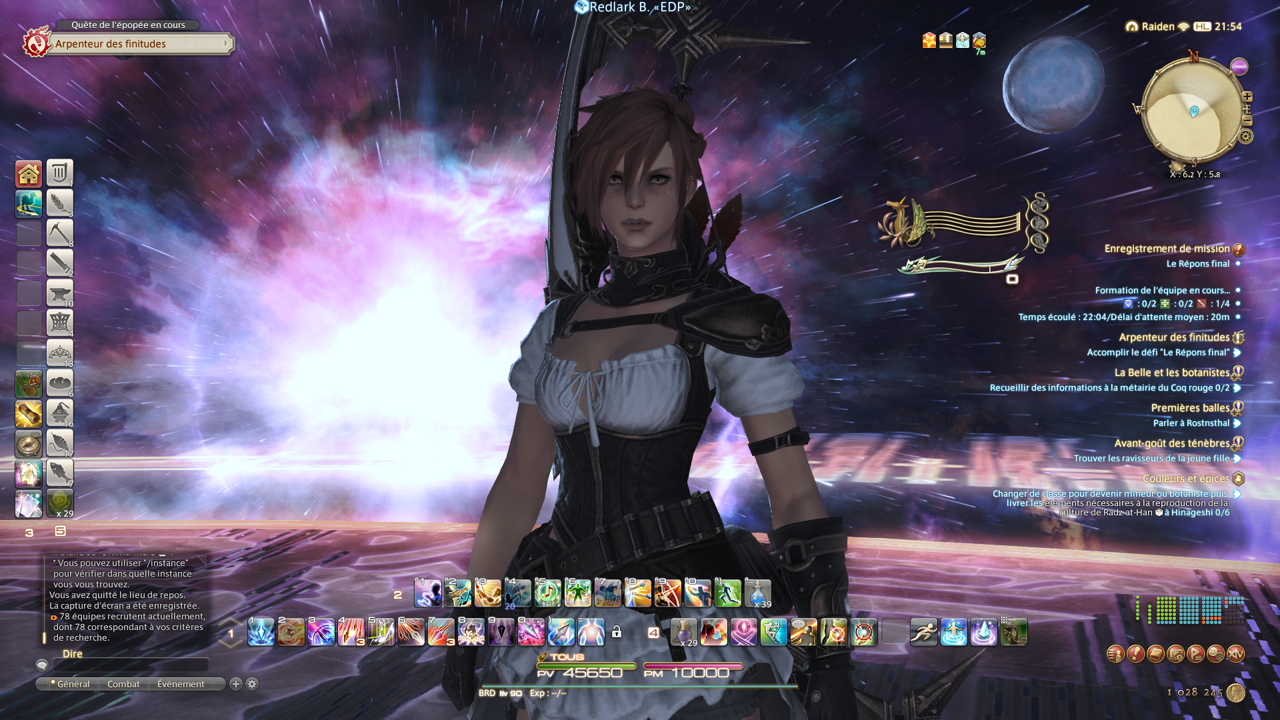Open La Belle et les botanistes quest
Screen dimensions: 1280x720
point(1172,373)
